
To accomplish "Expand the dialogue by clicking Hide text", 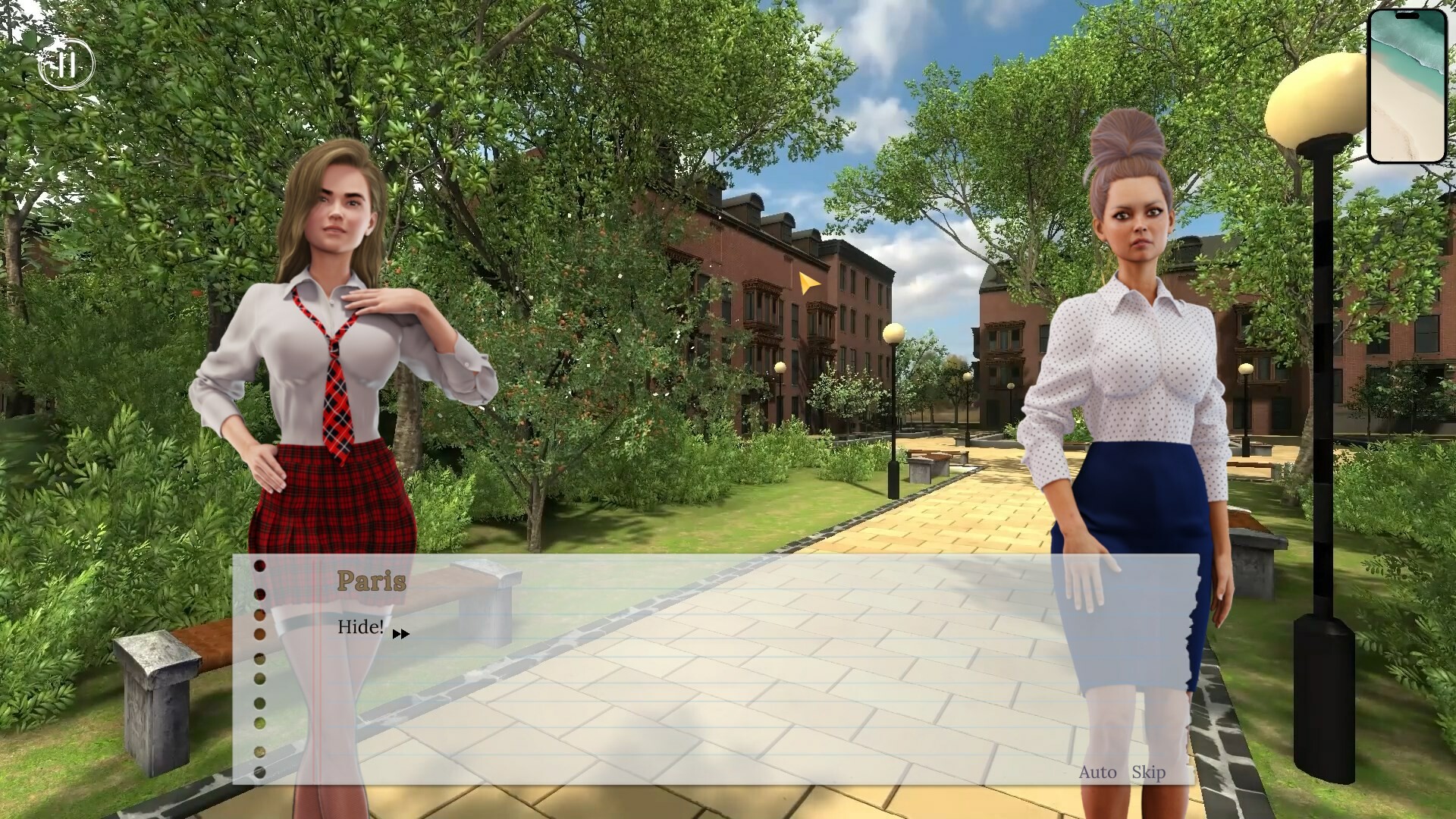I will [359, 626].
